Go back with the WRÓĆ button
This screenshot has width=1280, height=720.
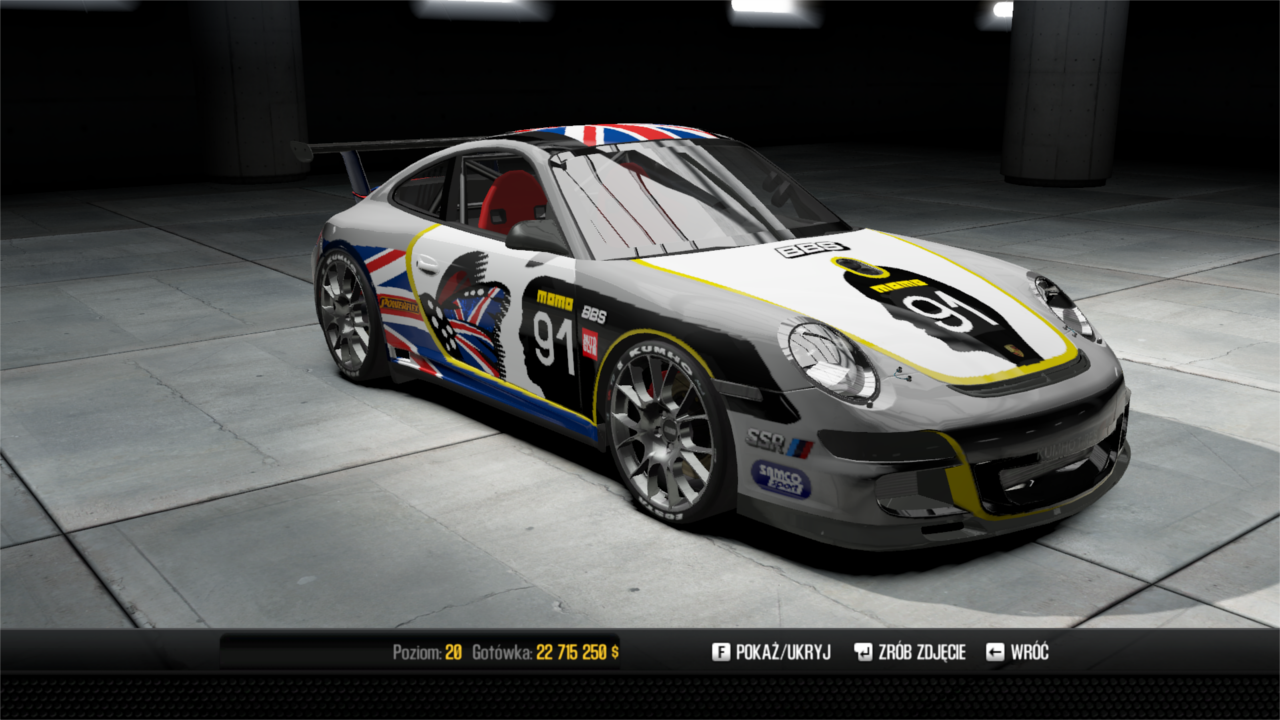(x=1018, y=653)
